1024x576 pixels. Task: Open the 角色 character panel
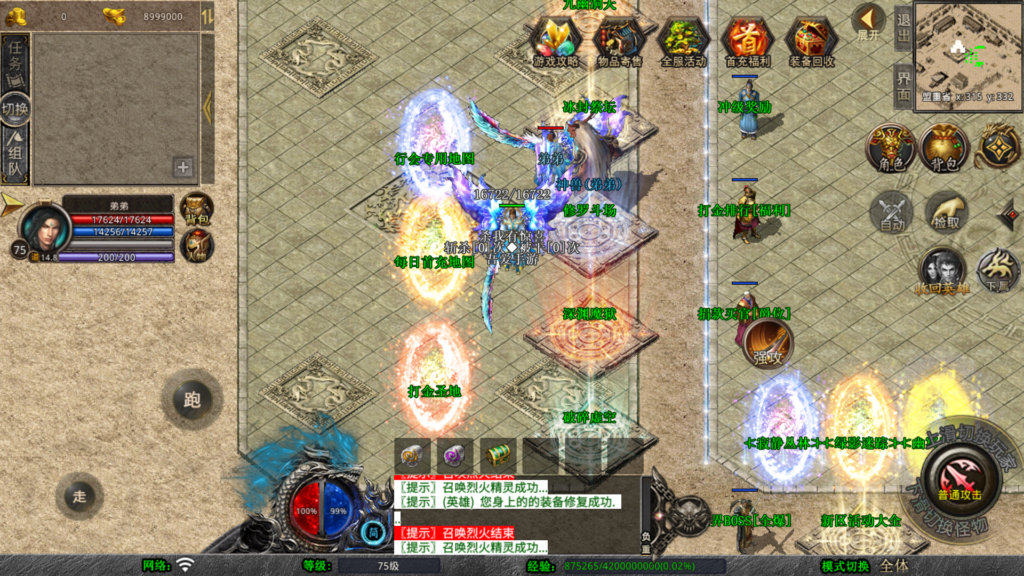click(889, 148)
